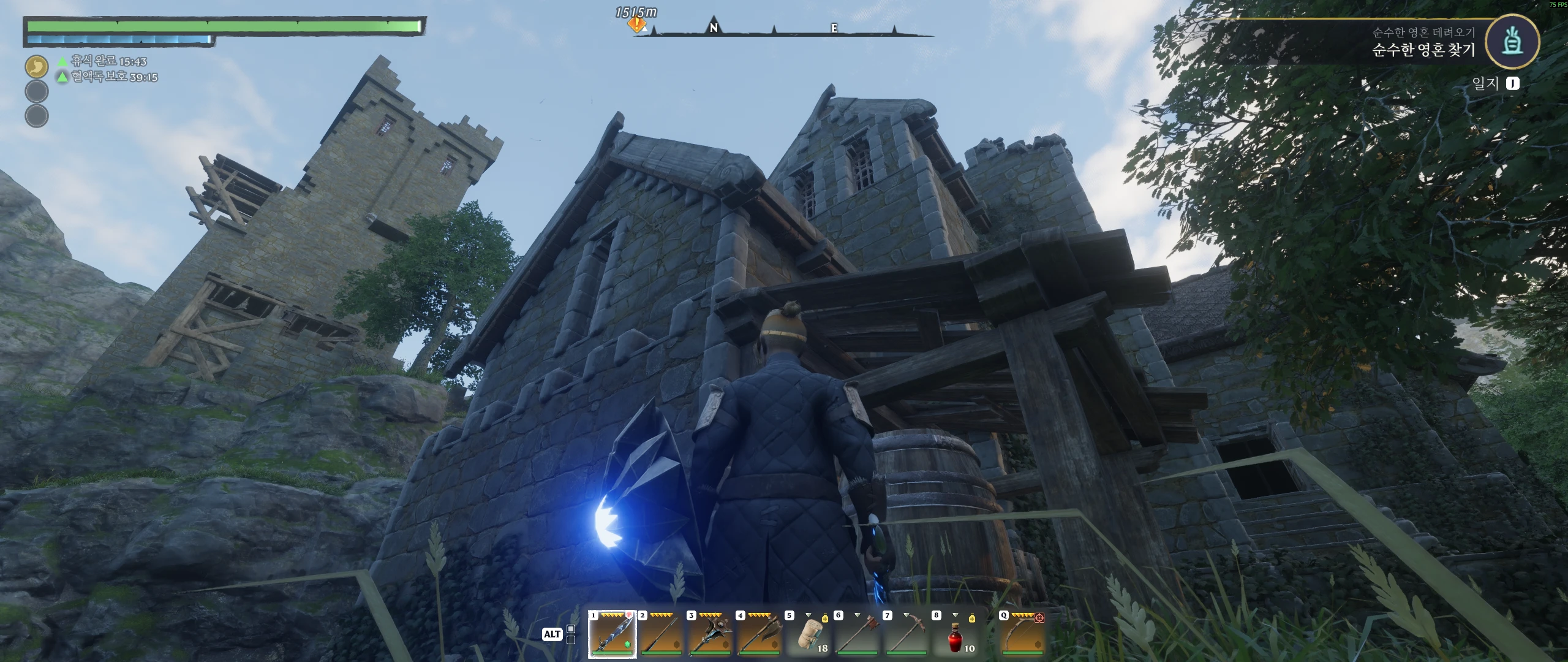Click the quest marker on the compass

[x=637, y=25]
